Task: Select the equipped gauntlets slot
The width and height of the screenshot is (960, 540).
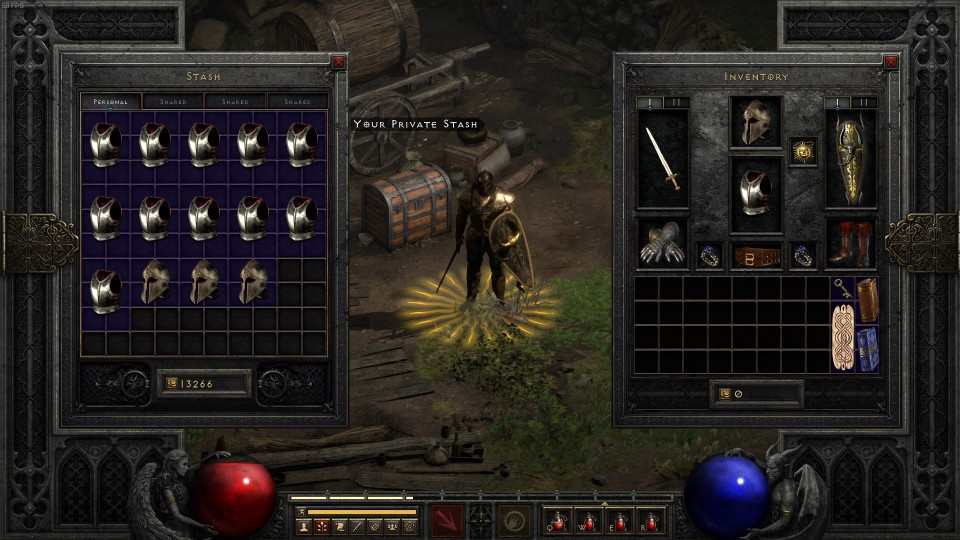Action: point(663,244)
